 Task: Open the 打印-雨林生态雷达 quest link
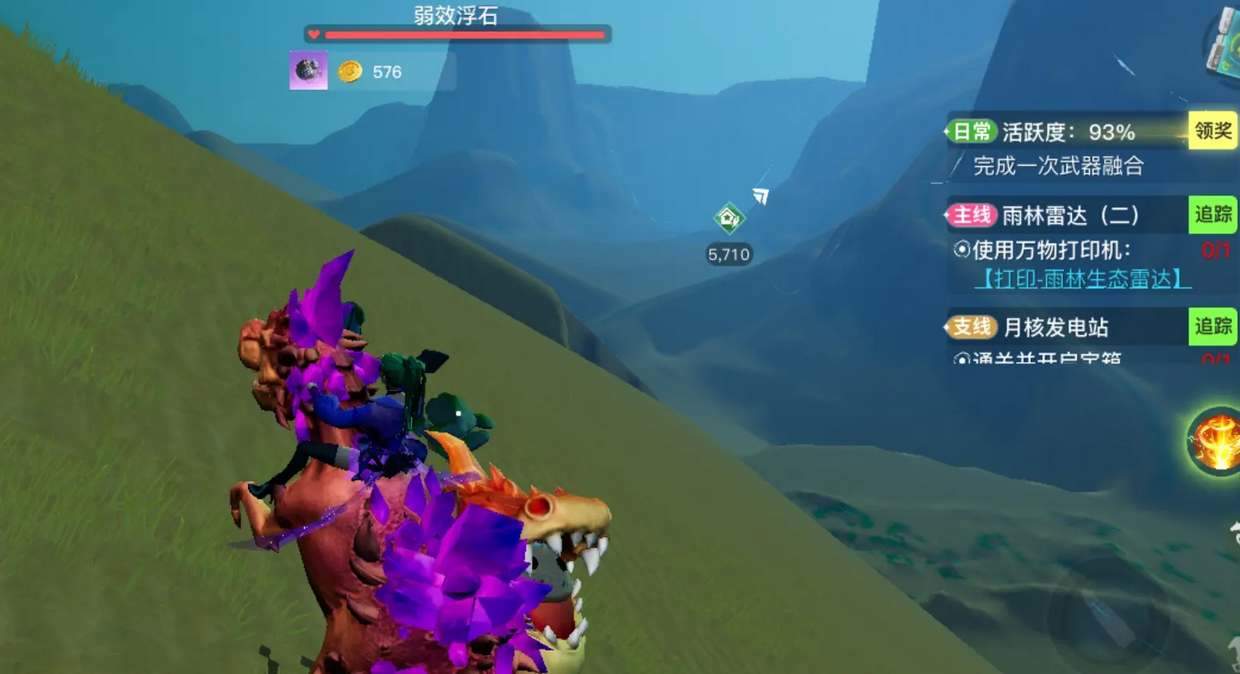coord(1083,279)
